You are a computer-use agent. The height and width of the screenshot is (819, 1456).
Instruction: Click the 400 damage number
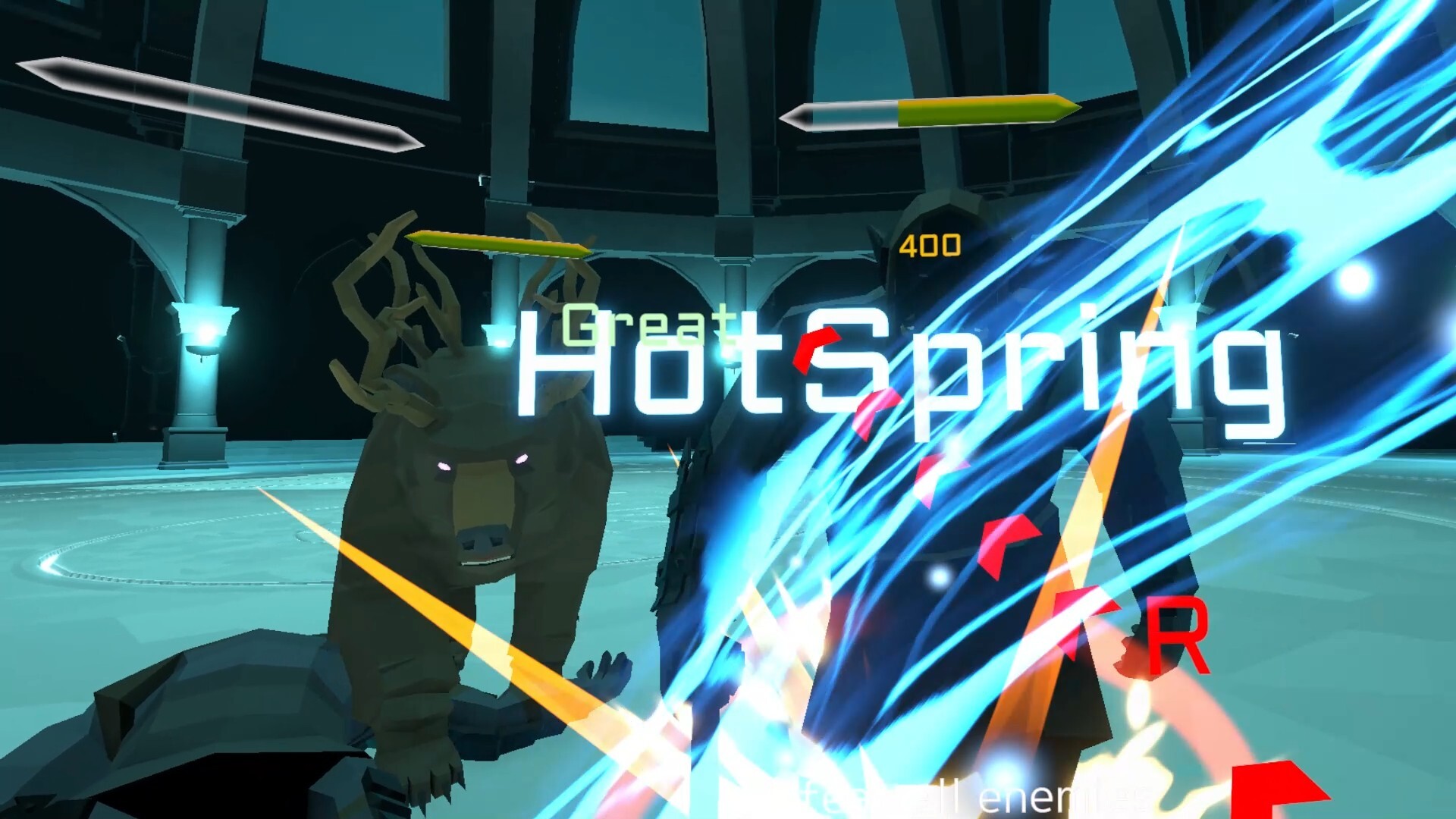[931, 244]
